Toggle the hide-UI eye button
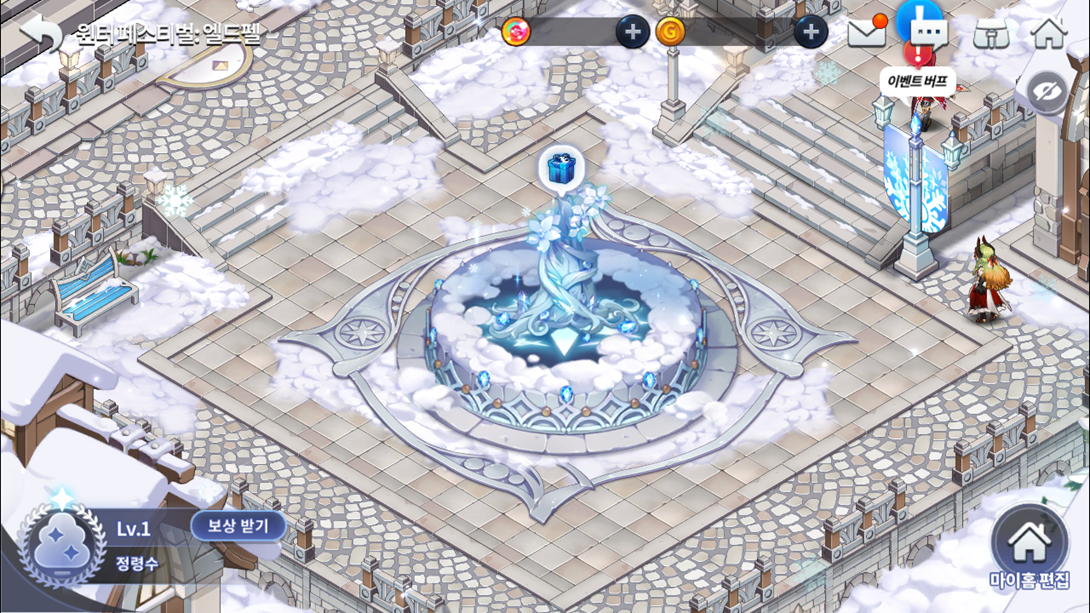Screen dimensions: 1090x613 tap(1047, 93)
